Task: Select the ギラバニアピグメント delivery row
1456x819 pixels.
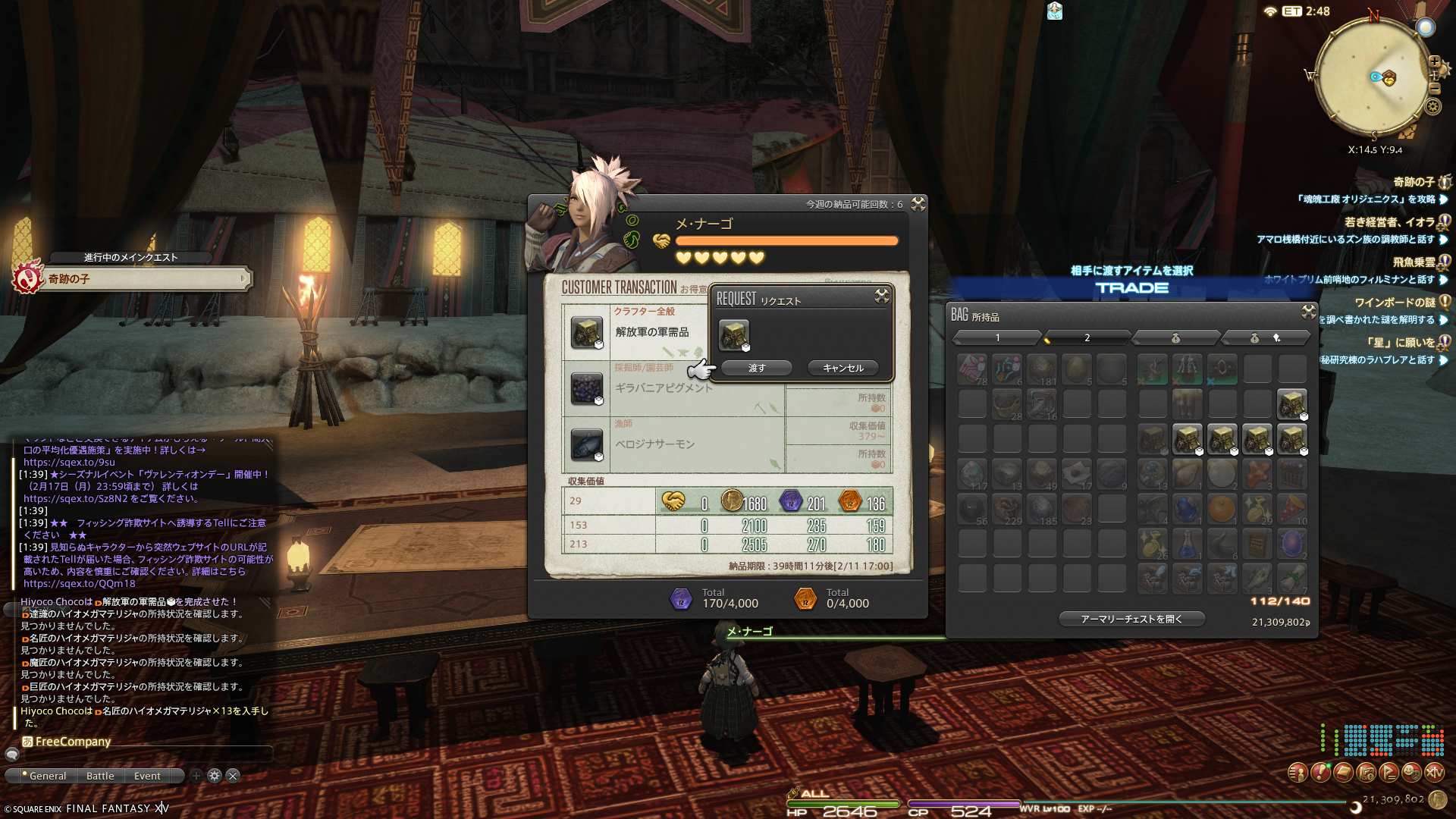Action: click(664, 388)
